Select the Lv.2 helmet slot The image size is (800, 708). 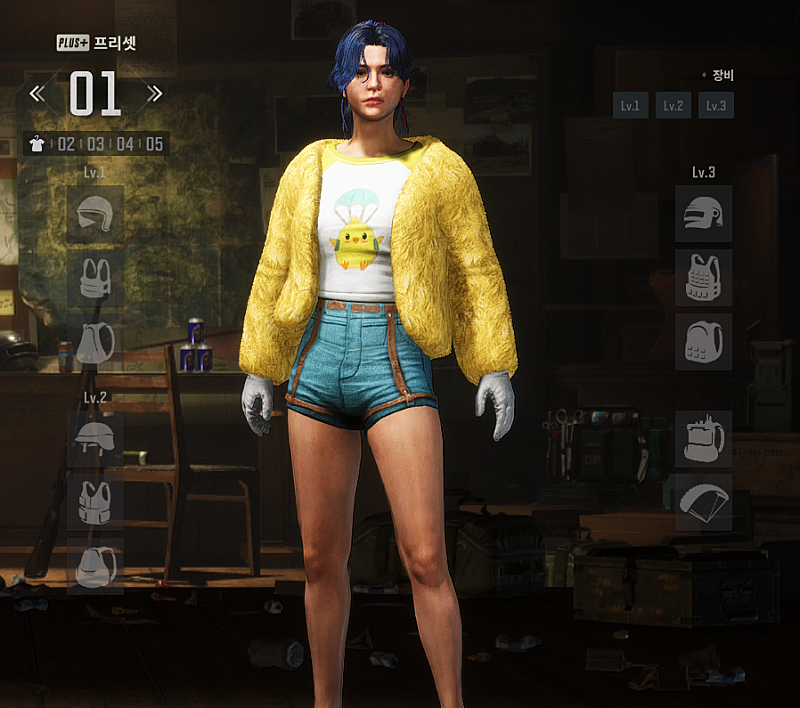(x=95, y=437)
